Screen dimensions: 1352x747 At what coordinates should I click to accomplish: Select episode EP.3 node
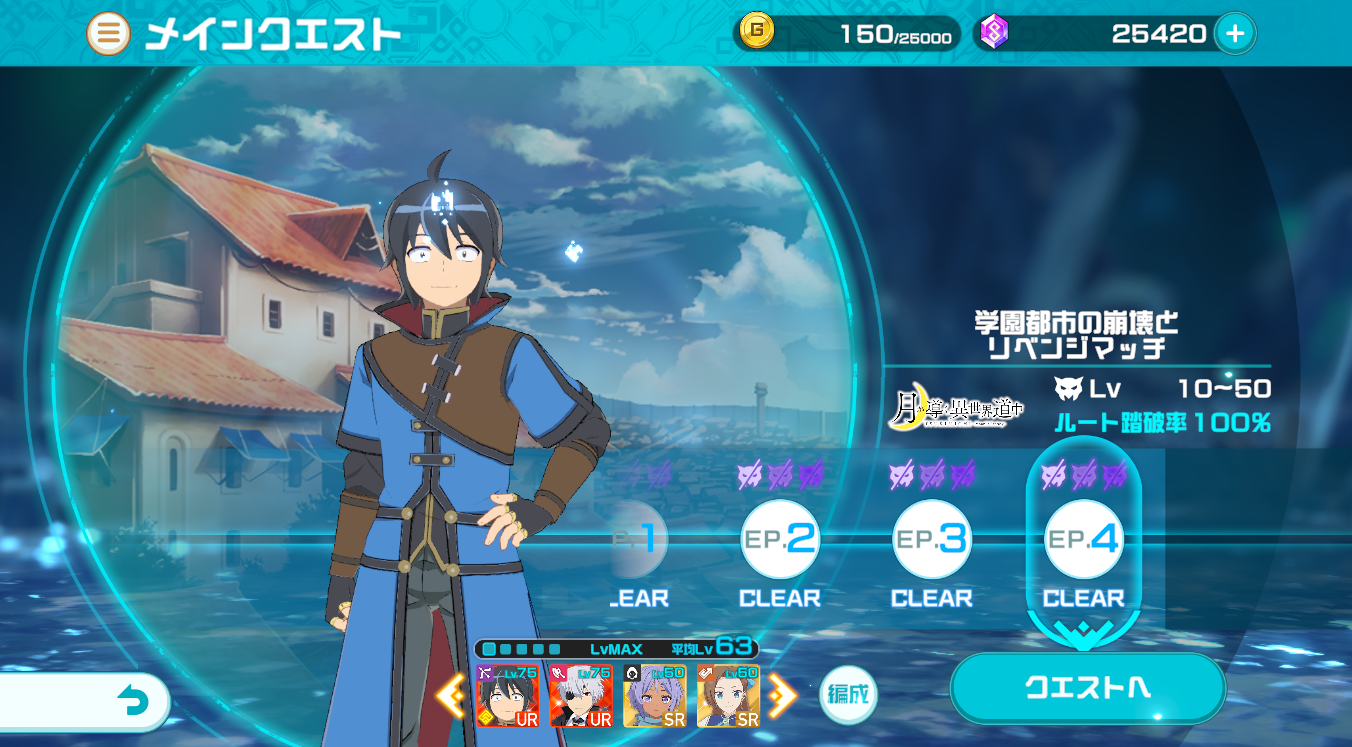[x=932, y=540]
